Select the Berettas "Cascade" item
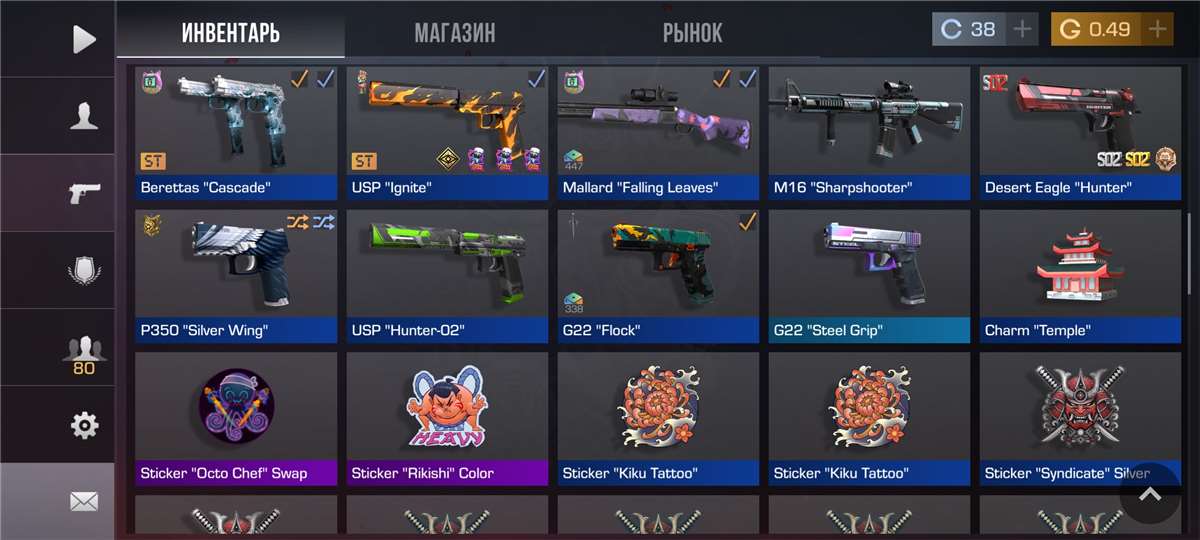 [236, 132]
